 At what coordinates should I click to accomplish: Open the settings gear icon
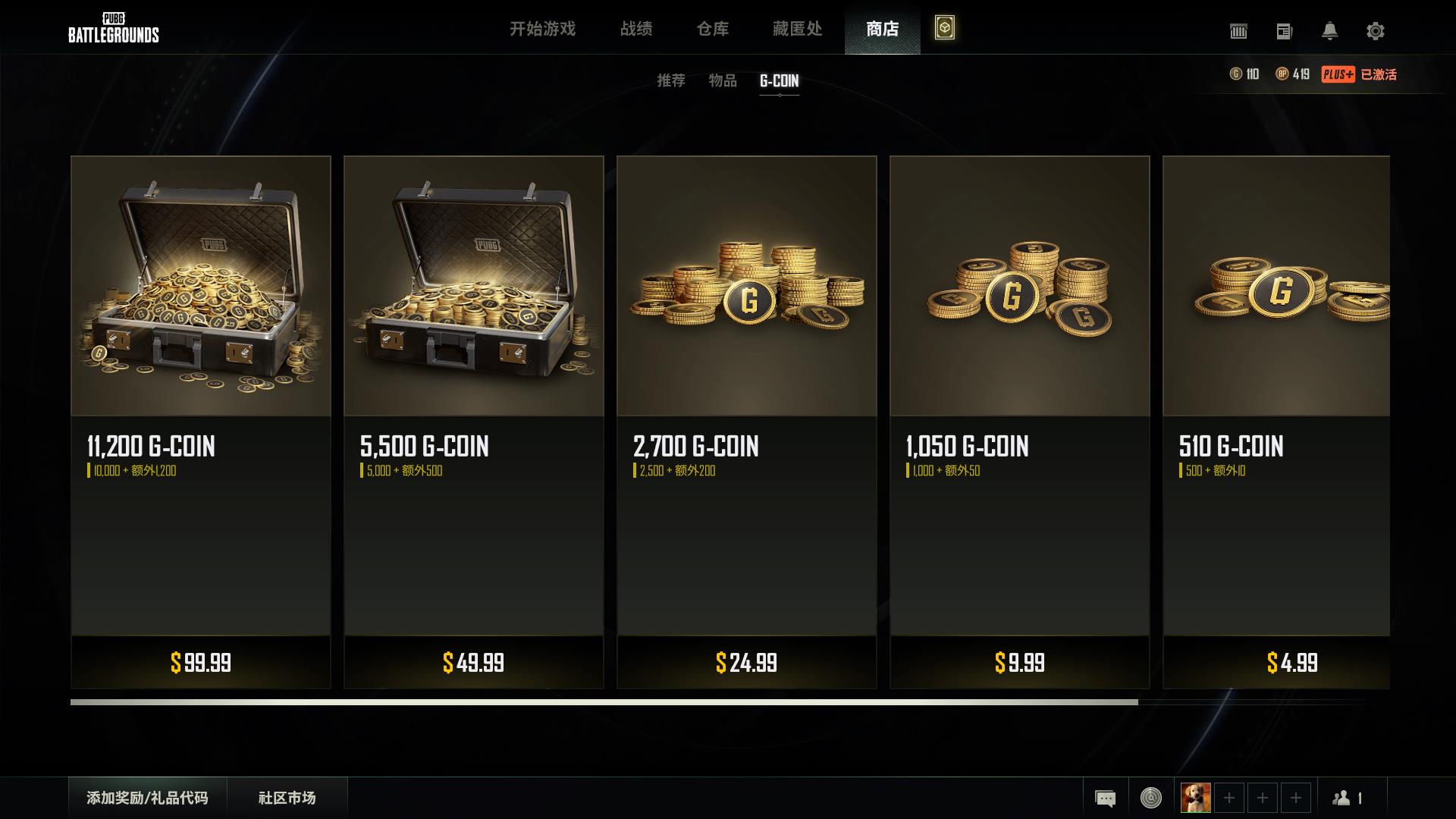(1376, 31)
